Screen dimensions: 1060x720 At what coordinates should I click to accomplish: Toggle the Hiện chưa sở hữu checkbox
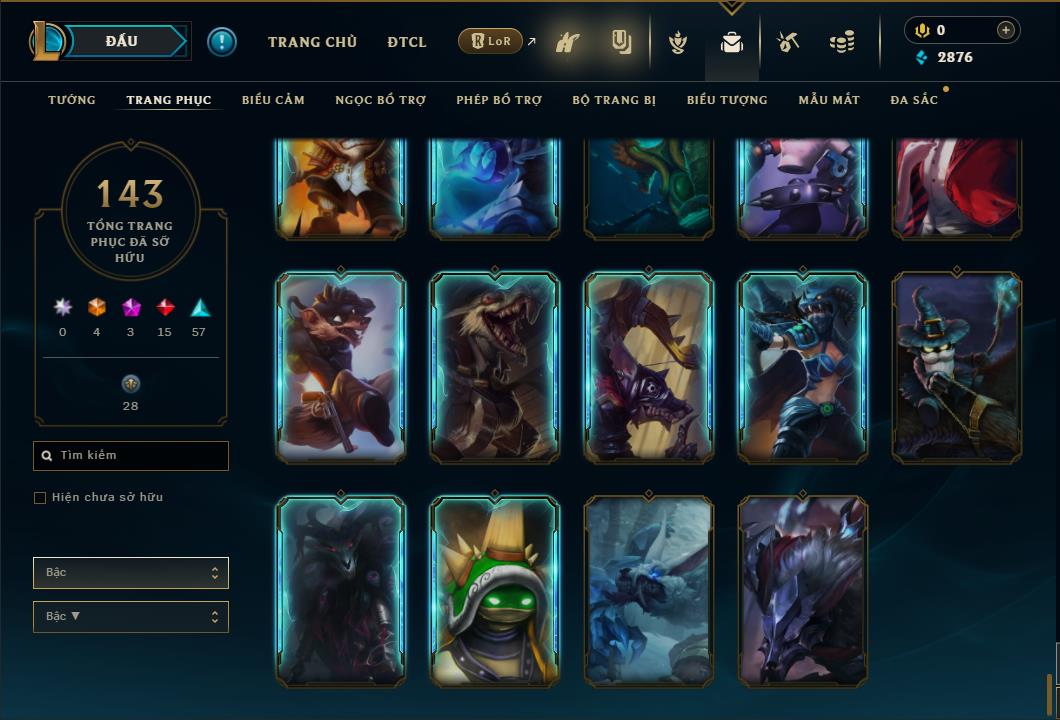pos(40,498)
